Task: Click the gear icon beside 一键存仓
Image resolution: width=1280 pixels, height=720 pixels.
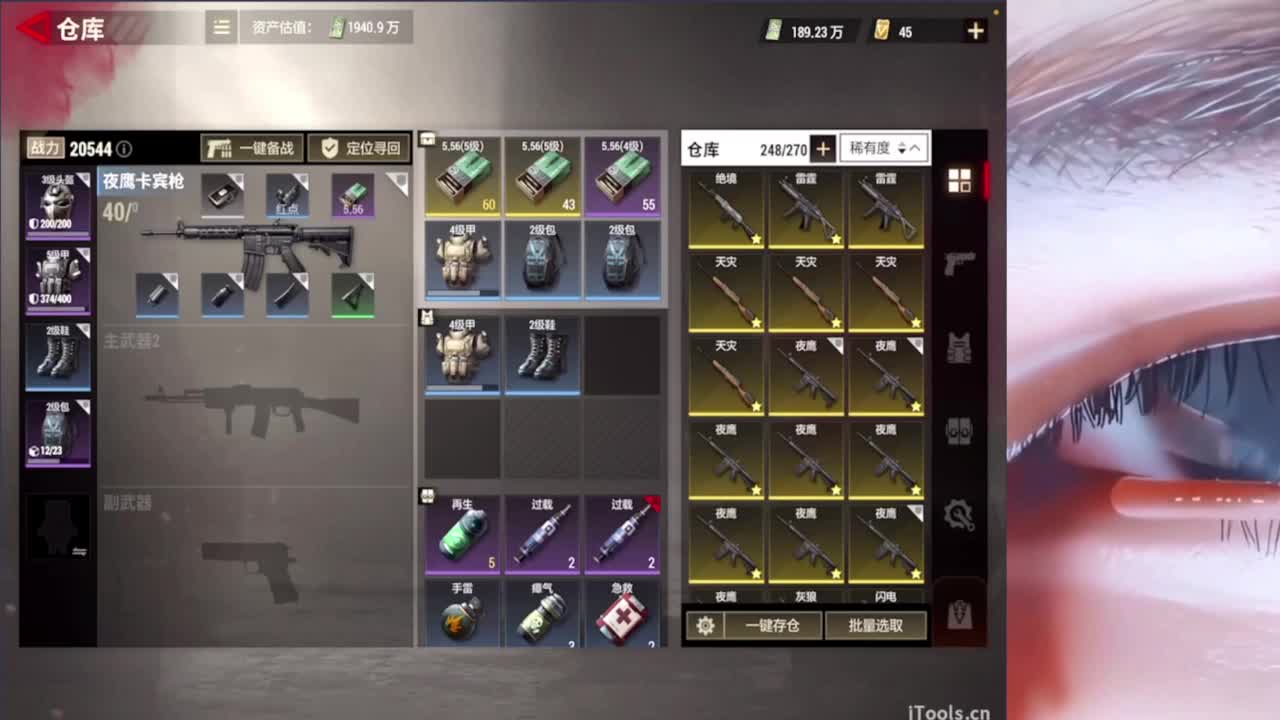Action: (706, 625)
